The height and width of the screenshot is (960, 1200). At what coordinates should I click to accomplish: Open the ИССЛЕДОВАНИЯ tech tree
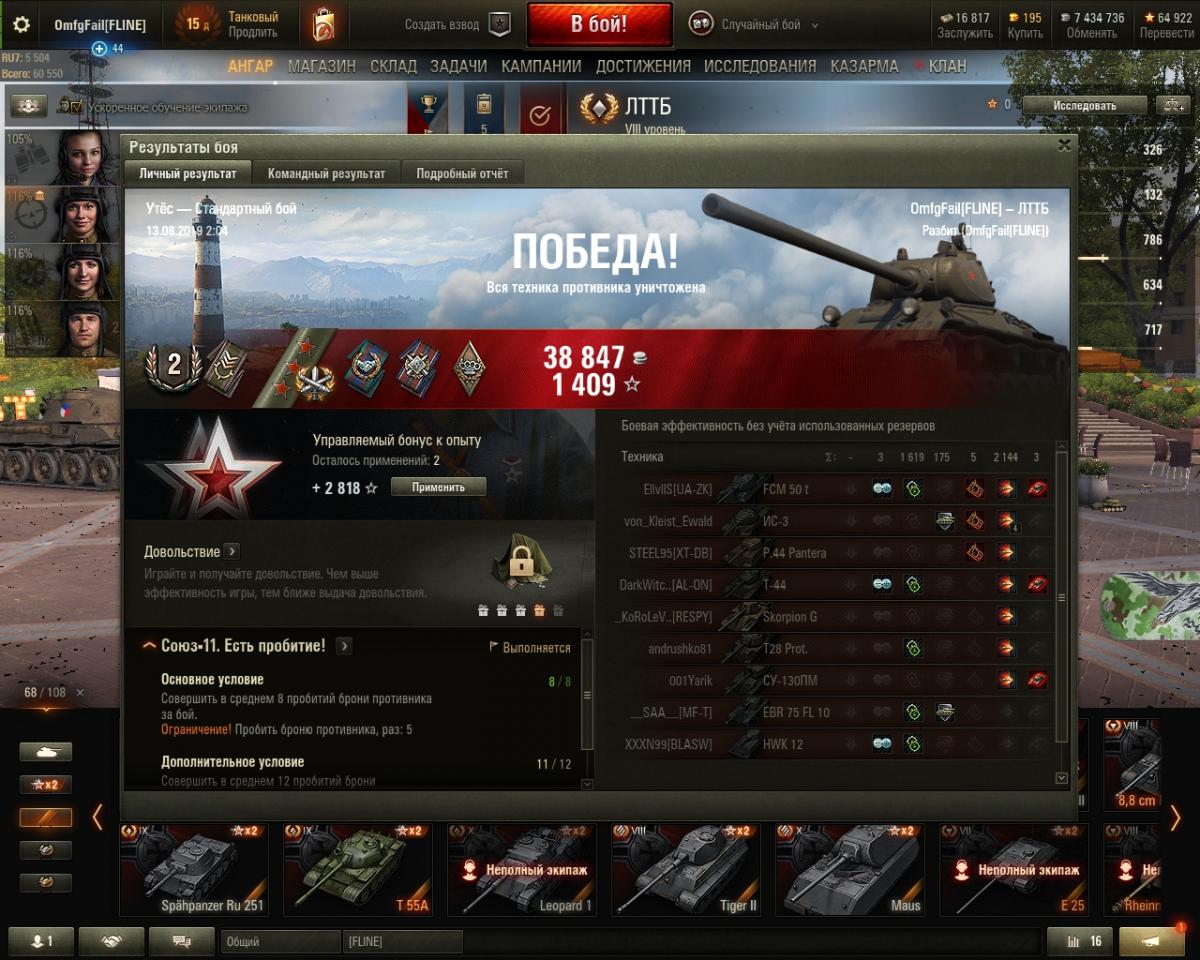tap(760, 66)
